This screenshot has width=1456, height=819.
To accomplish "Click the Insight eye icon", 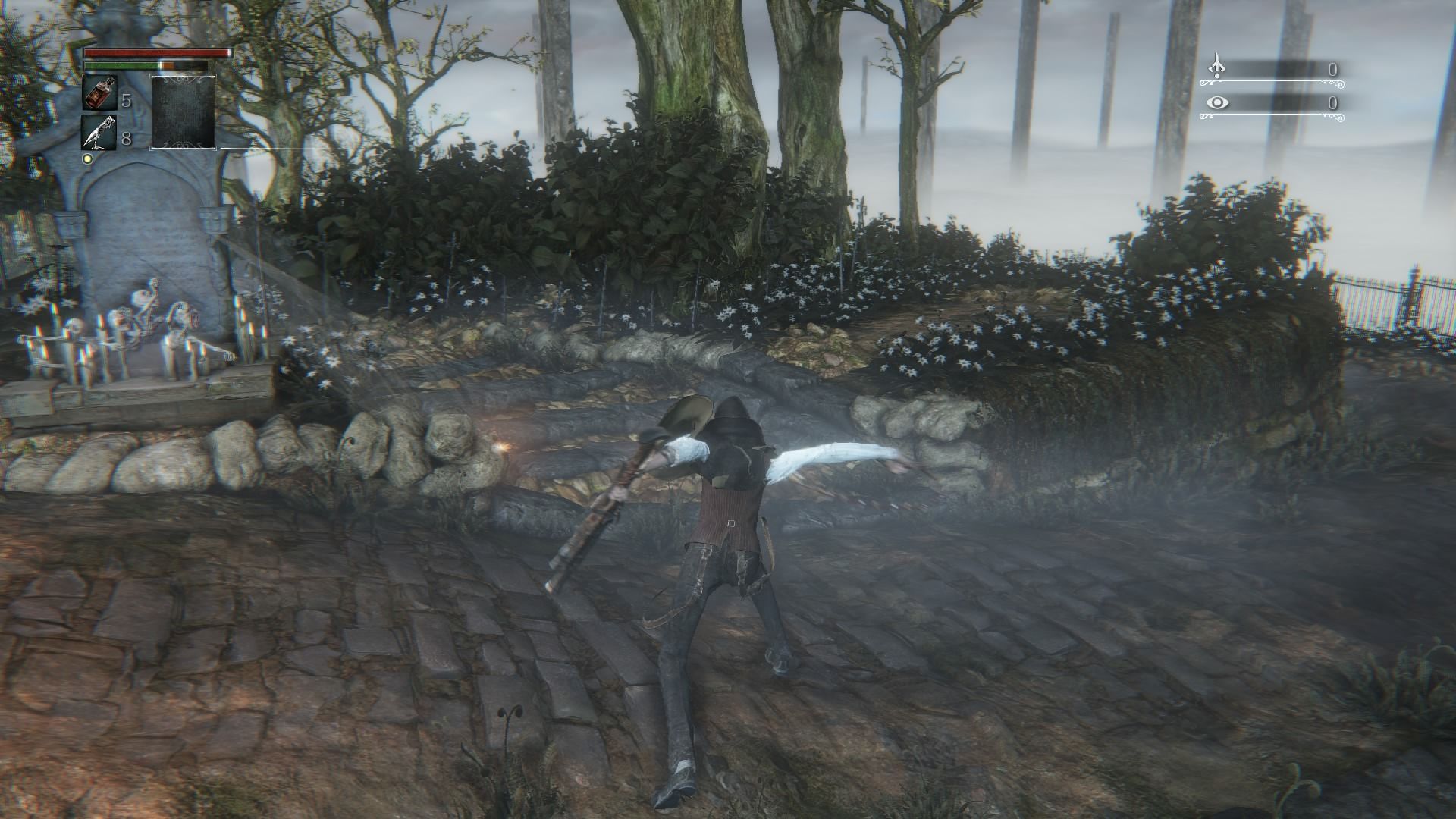I will click(x=1217, y=102).
